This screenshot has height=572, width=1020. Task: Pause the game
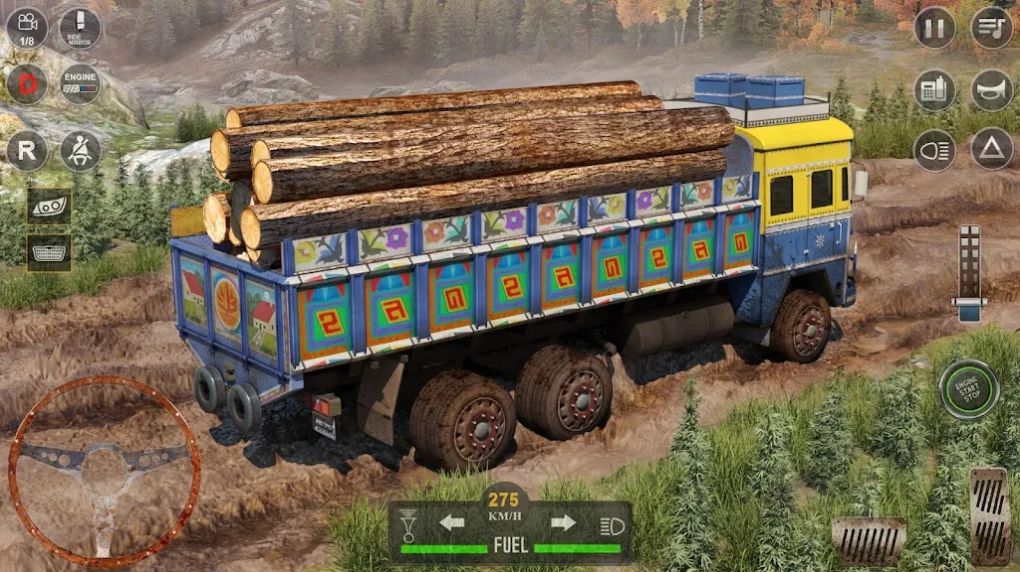pyautogui.click(x=935, y=28)
